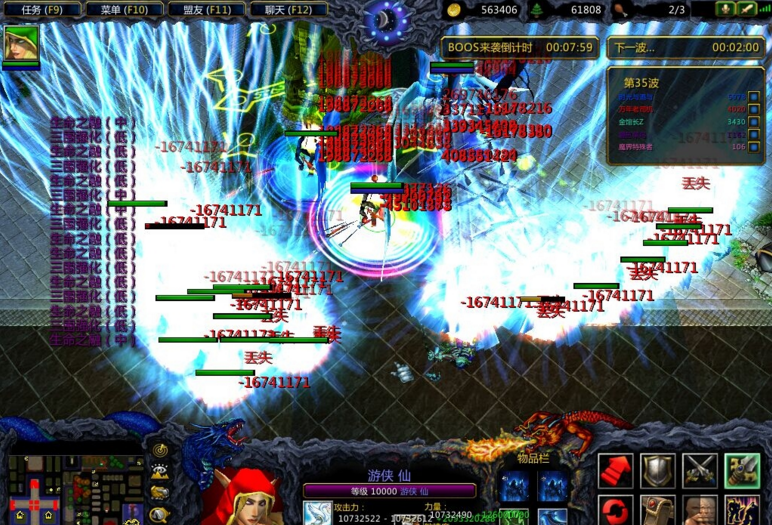Image resolution: width=772 pixels, height=525 pixels.
Task: Activate the green-bordered ability in the command card's top-right slot
Action: tap(742, 471)
